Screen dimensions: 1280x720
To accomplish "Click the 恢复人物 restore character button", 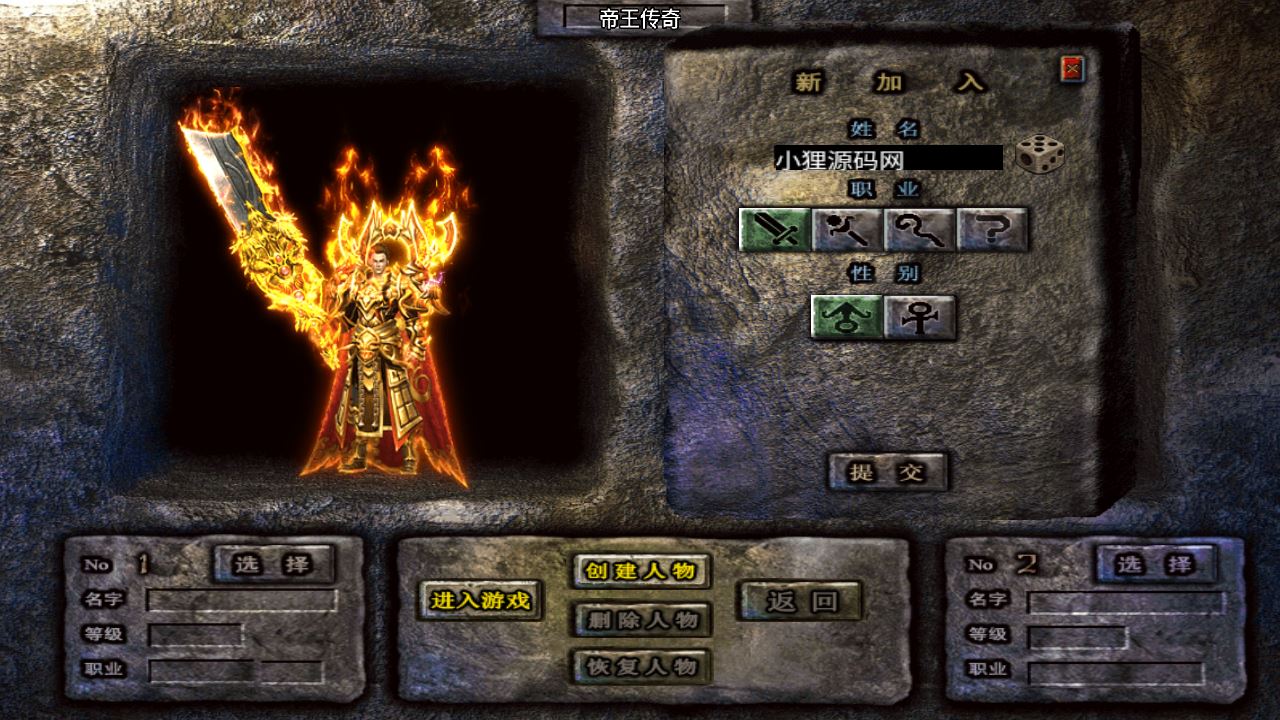I will (641, 667).
